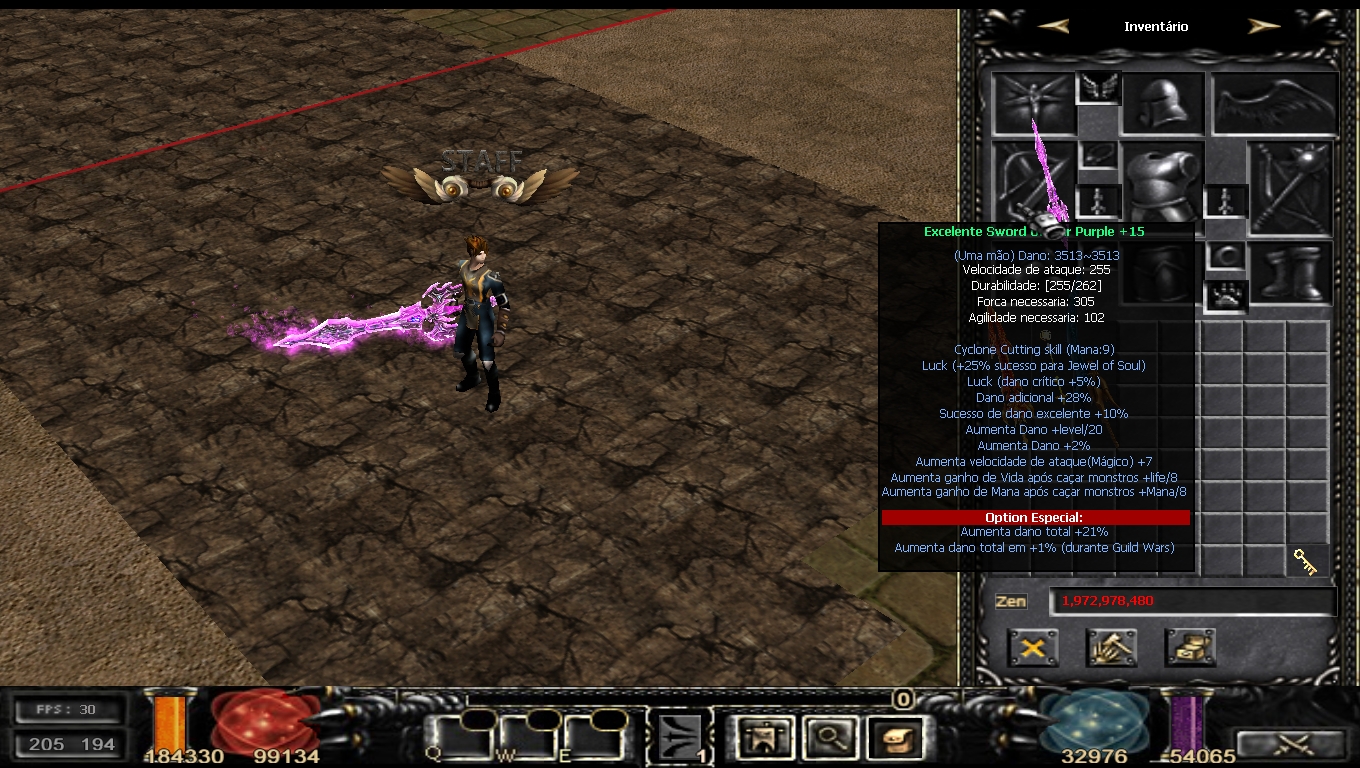The image size is (1360, 768).
Task: Select the pendant necklace equipment slot
Action: pyautogui.click(x=1097, y=156)
